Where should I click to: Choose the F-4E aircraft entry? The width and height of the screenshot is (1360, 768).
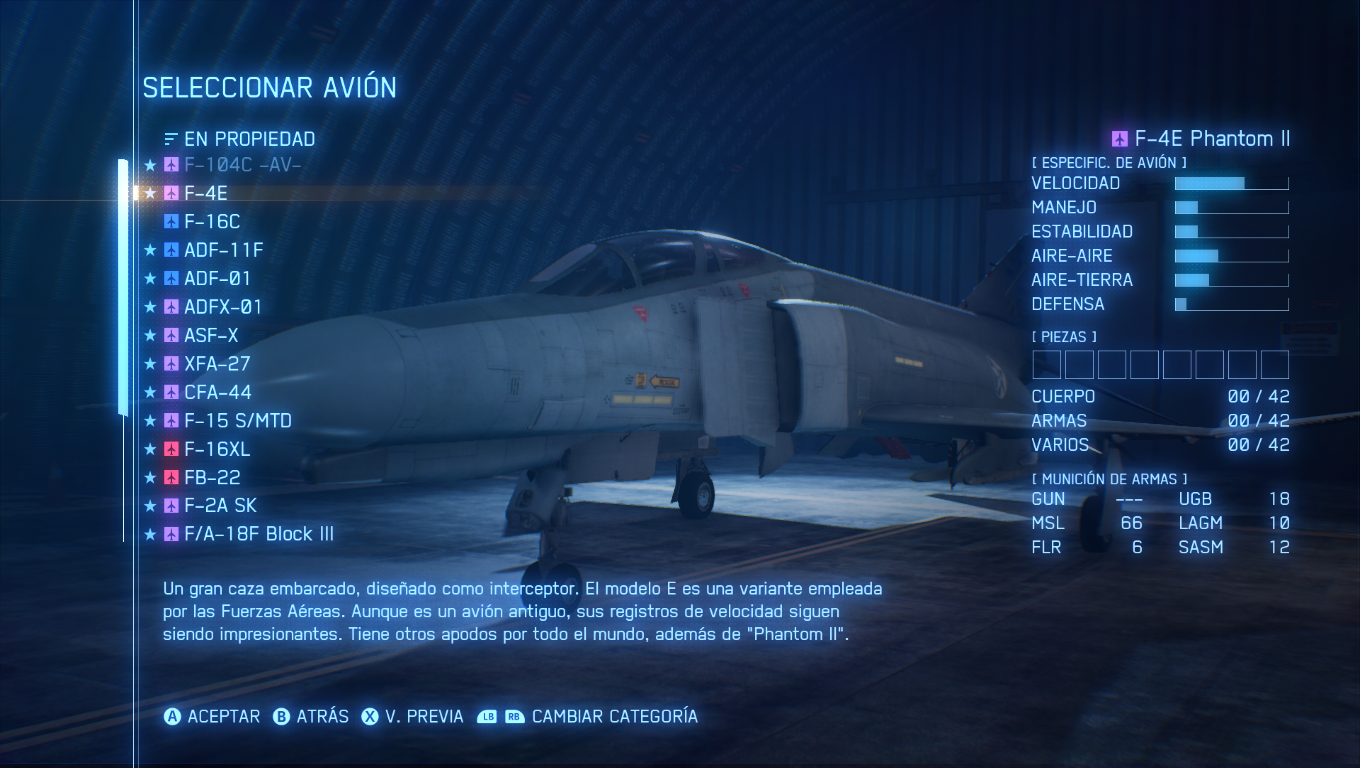pyautogui.click(x=206, y=193)
